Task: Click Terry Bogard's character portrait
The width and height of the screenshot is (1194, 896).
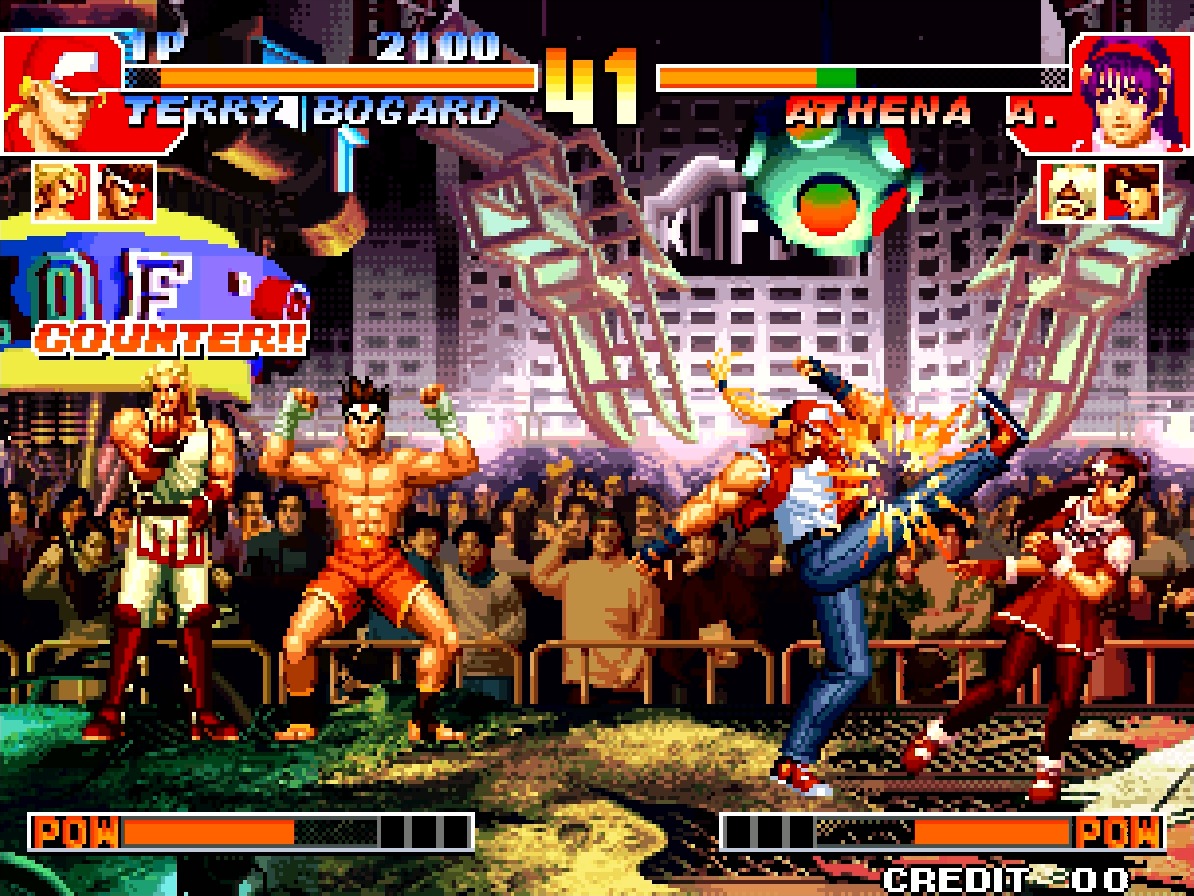Action: coord(62,92)
